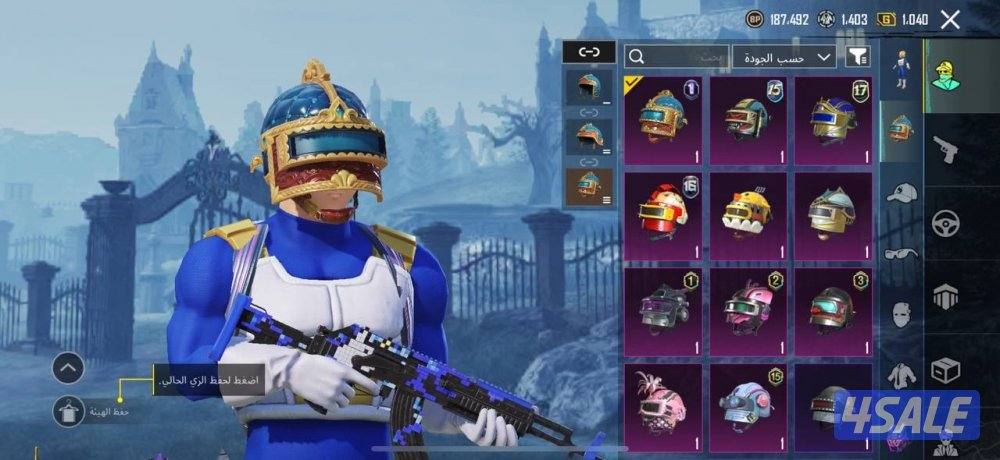The image size is (1000, 460).
Task: Open the glasses subcategory
Action: click(901, 253)
